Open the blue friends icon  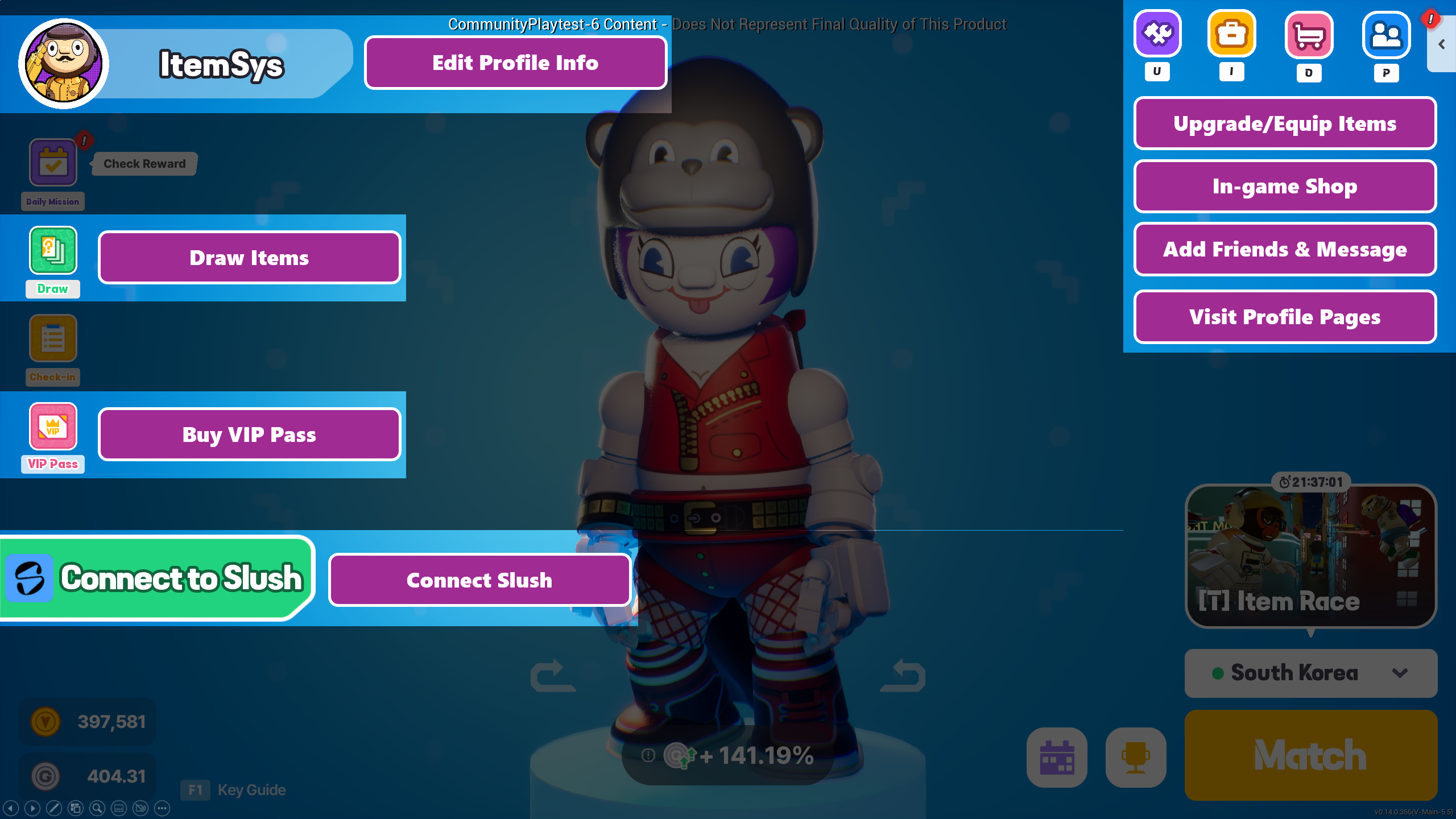click(x=1386, y=35)
